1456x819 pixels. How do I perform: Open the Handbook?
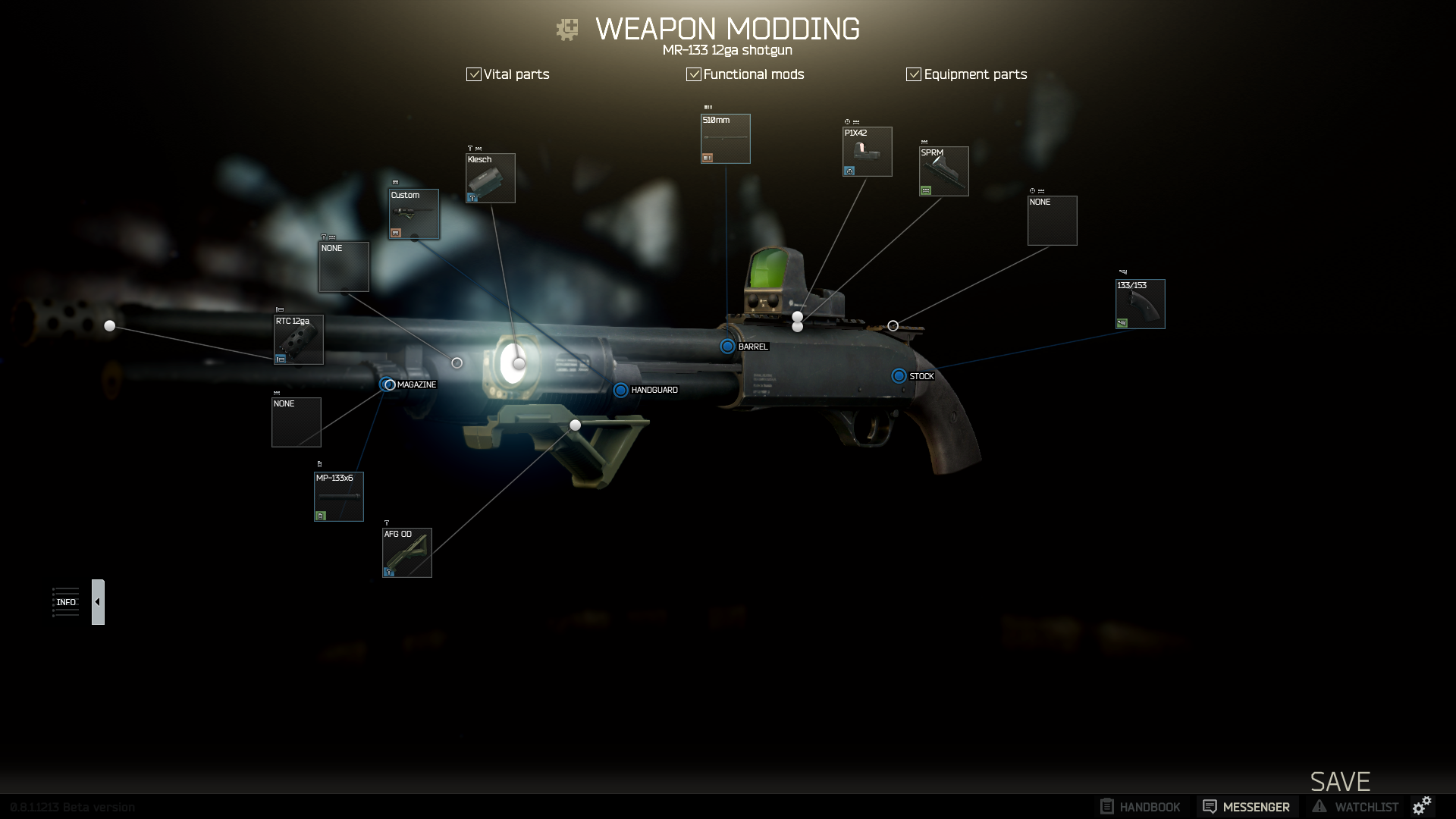1141,807
